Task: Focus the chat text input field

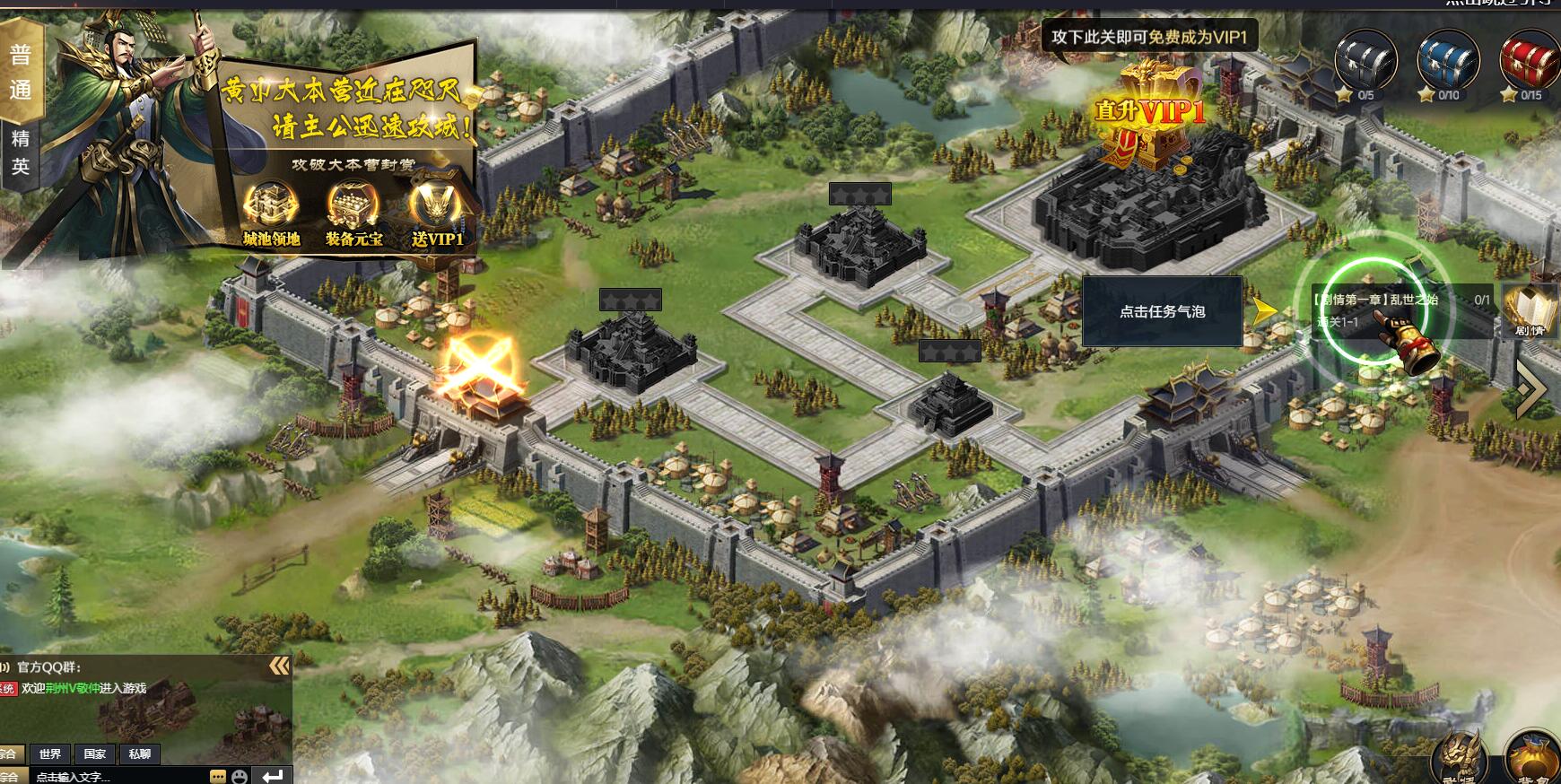Action: pyautogui.click(x=117, y=776)
